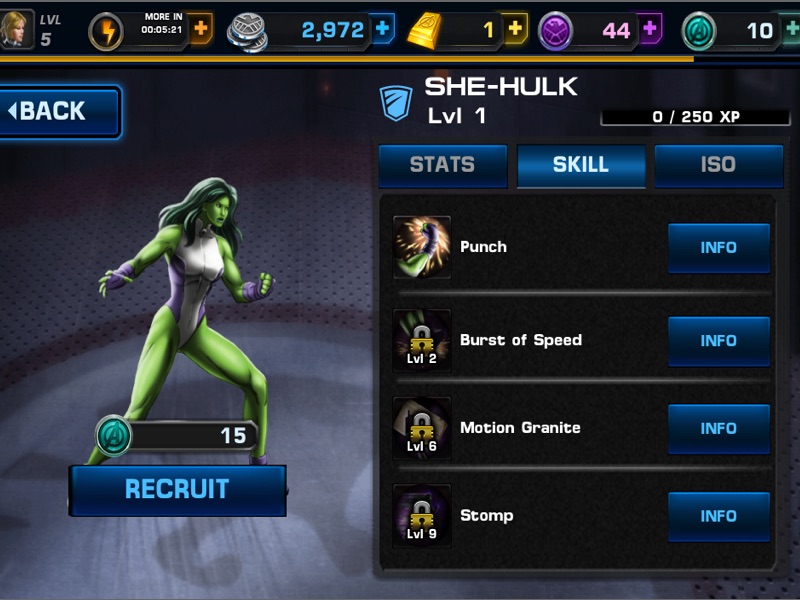
Task: Select the Punch skill icon
Action: pyautogui.click(x=422, y=247)
